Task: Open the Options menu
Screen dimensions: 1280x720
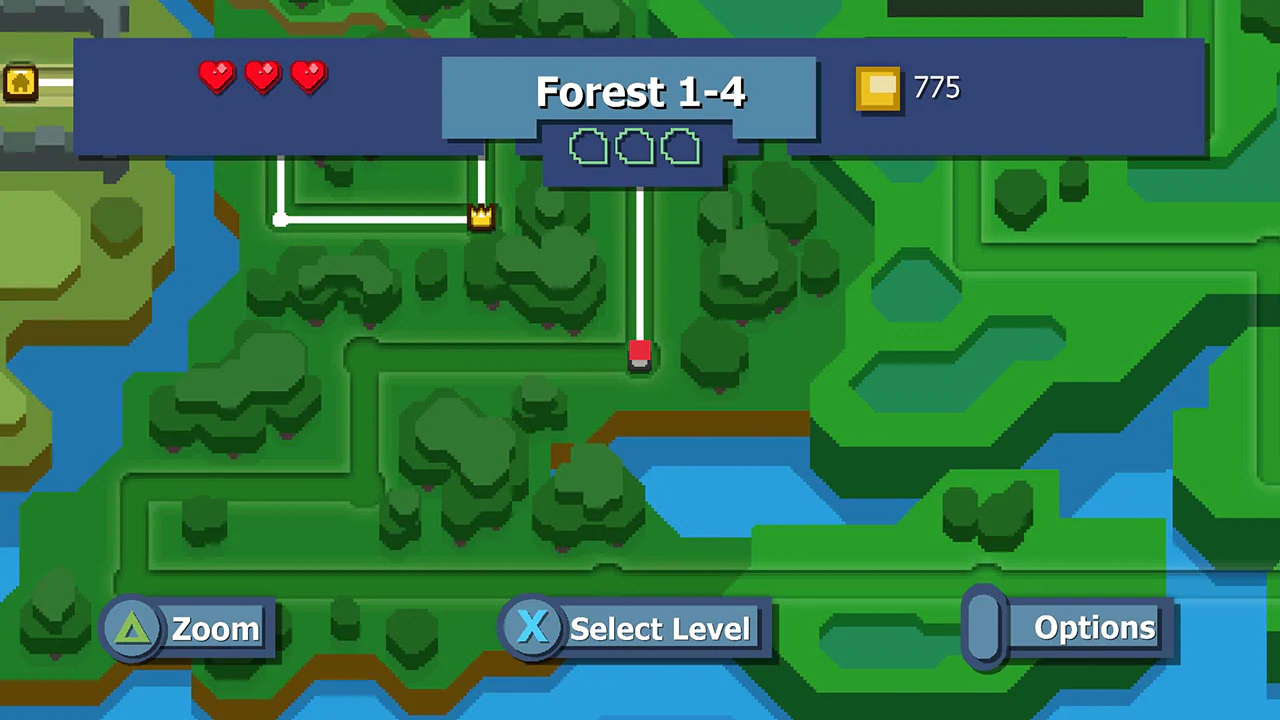Action: coord(1094,628)
